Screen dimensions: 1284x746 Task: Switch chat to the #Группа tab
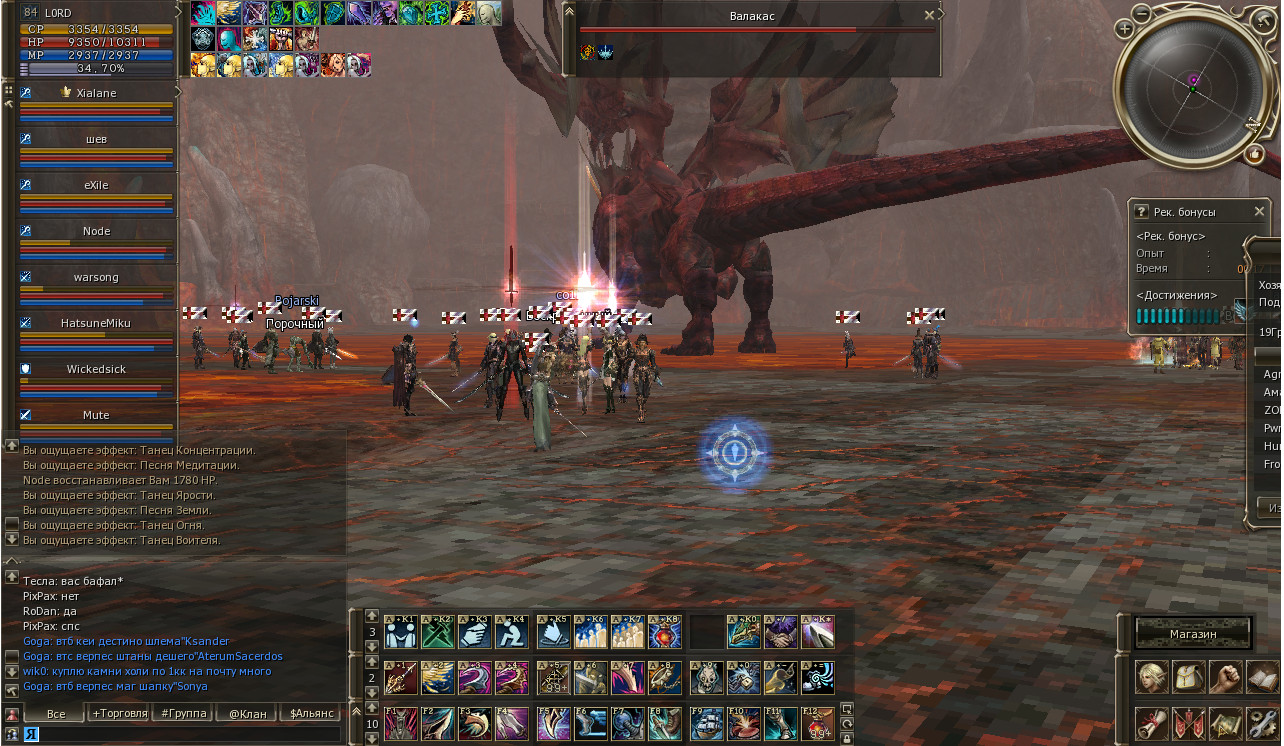coord(182,713)
